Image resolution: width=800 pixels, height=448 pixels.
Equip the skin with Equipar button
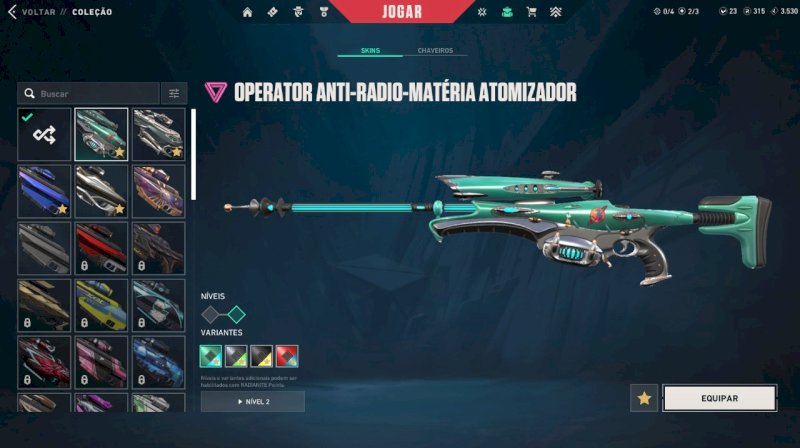719,398
